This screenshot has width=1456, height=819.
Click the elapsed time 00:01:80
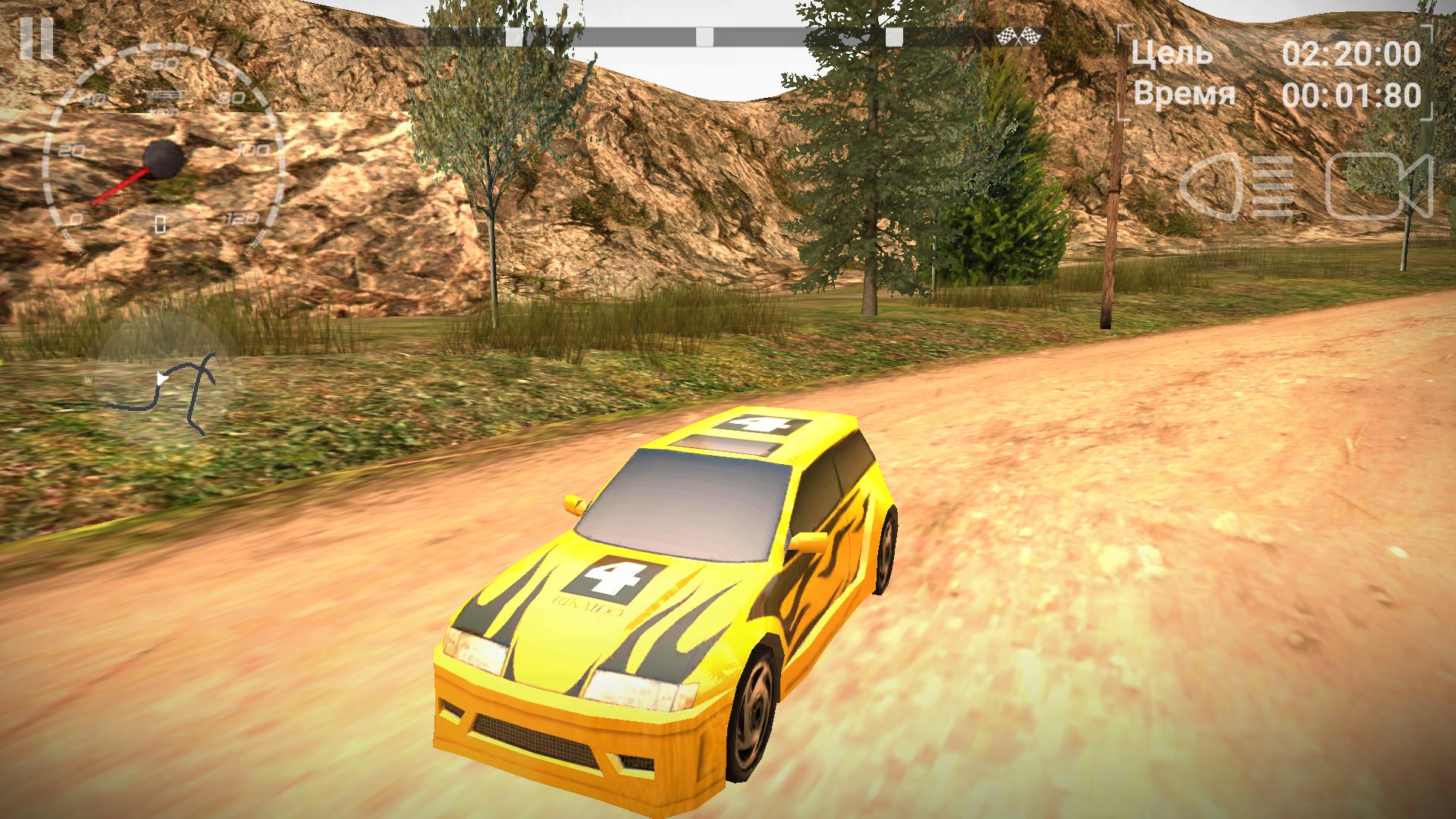[x=1354, y=95]
